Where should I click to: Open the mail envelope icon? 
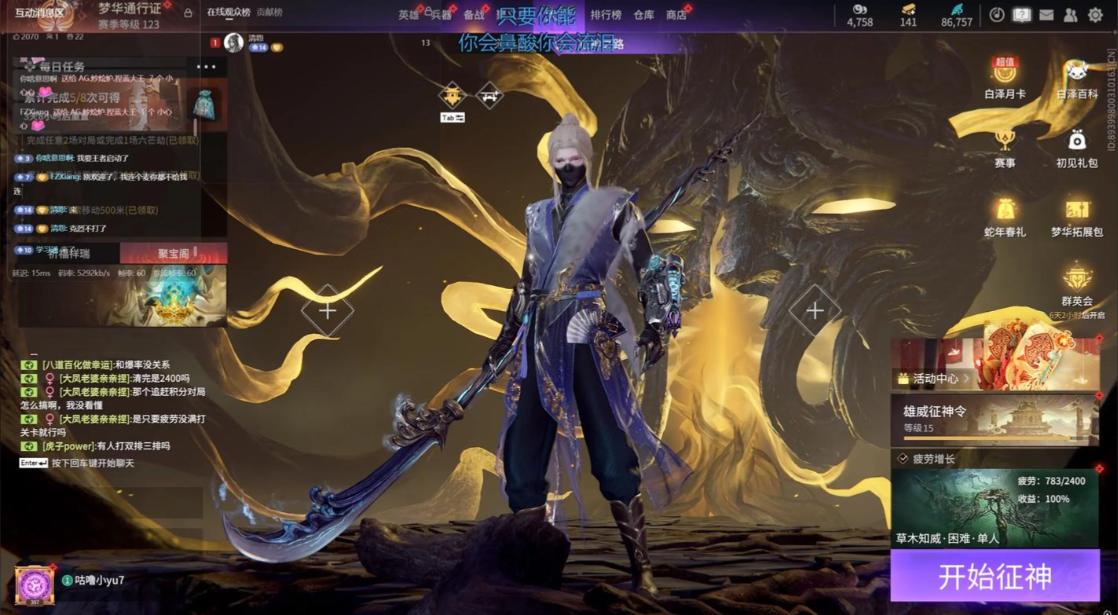click(1046, 15)
